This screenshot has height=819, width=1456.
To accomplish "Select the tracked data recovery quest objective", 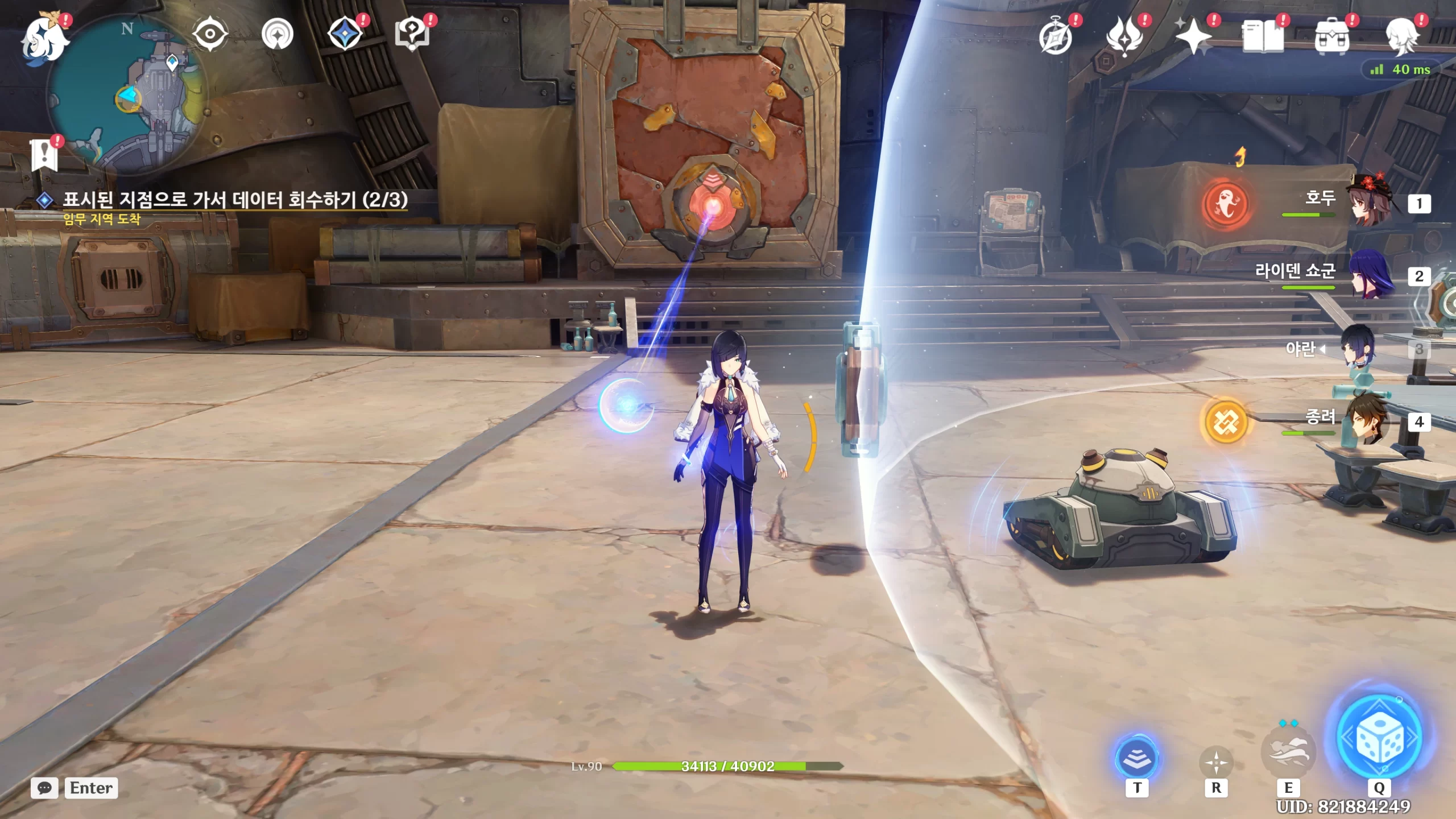I will click(x=234, y=200).
